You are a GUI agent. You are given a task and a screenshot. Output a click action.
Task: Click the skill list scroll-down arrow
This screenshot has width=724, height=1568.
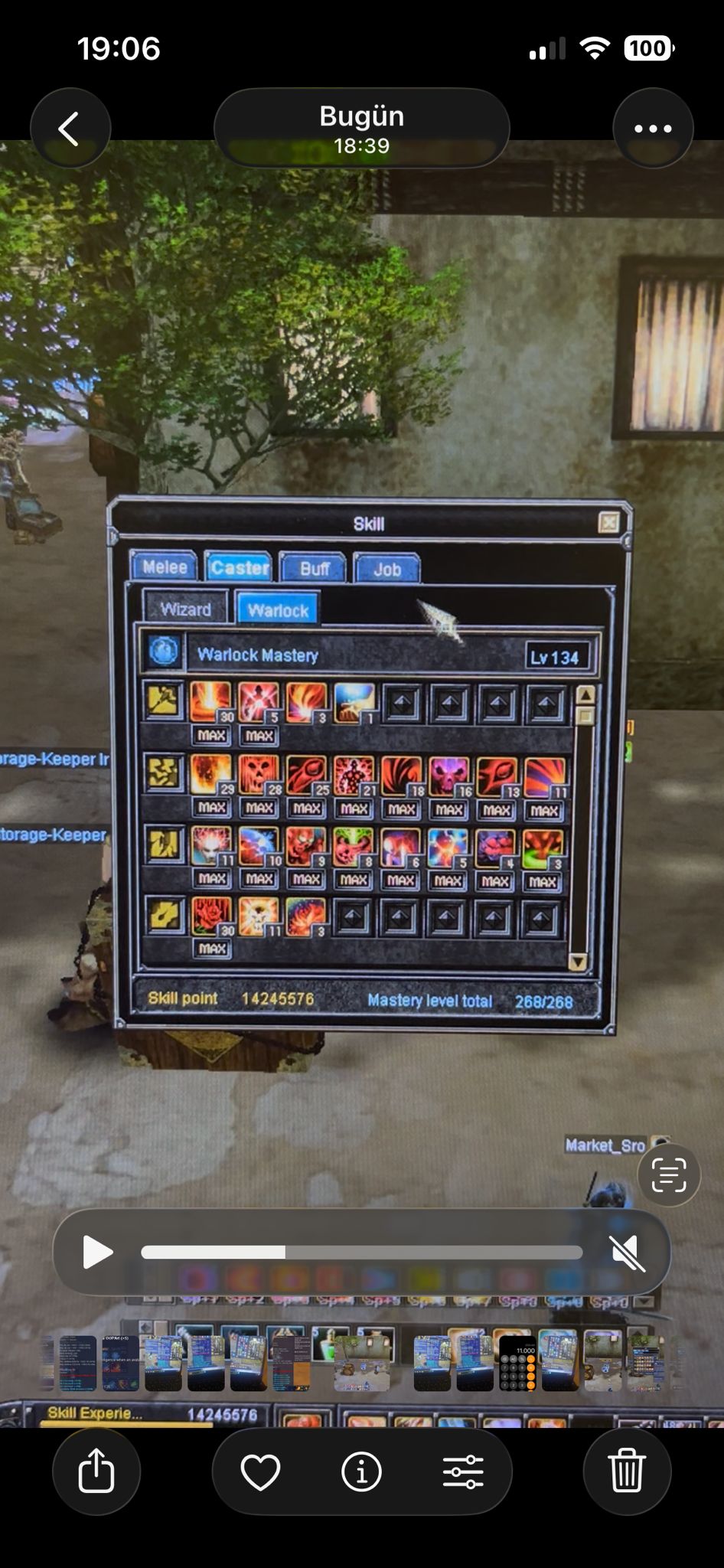(x=578, y=962)
